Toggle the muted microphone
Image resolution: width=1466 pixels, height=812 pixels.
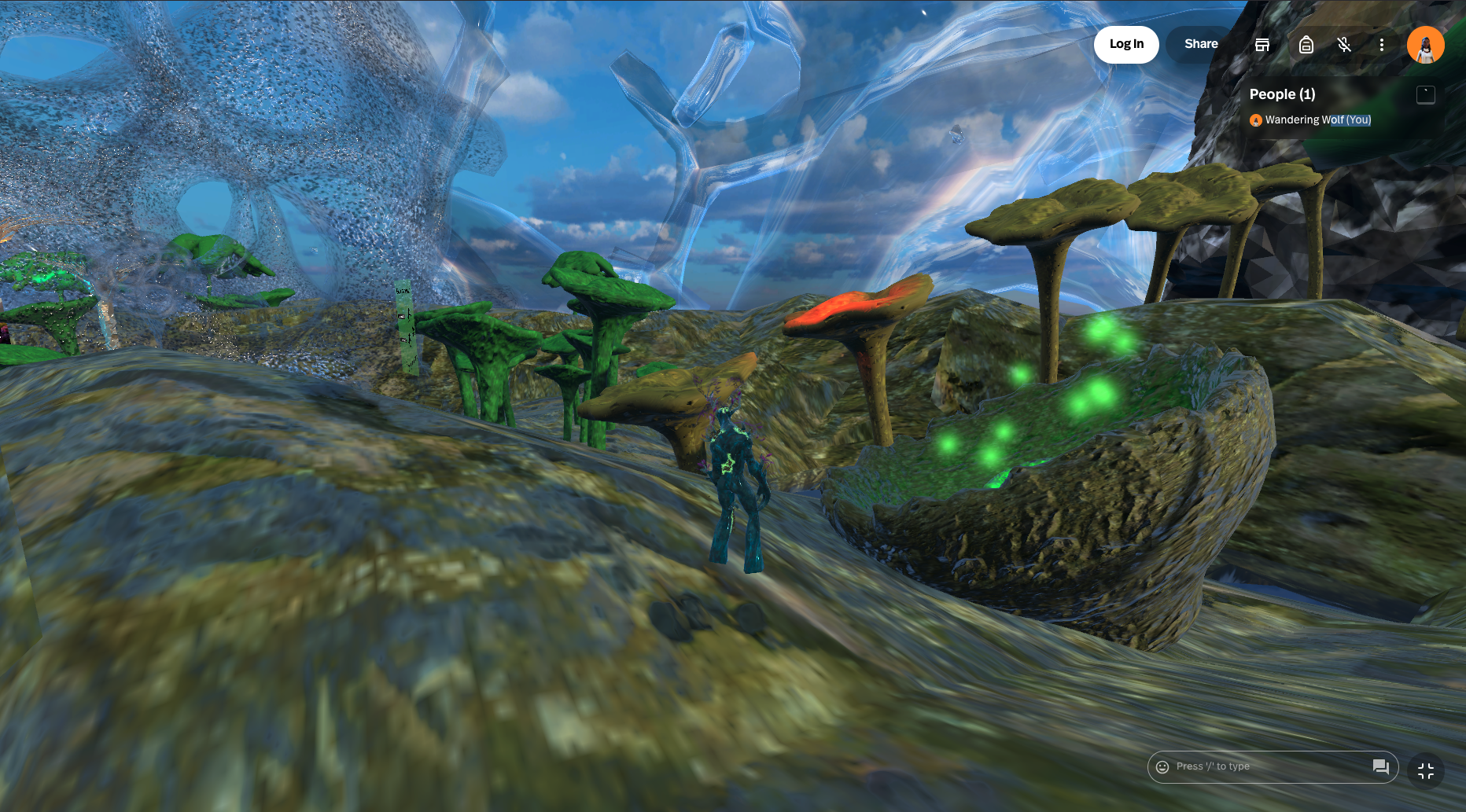click(1344, 45)
